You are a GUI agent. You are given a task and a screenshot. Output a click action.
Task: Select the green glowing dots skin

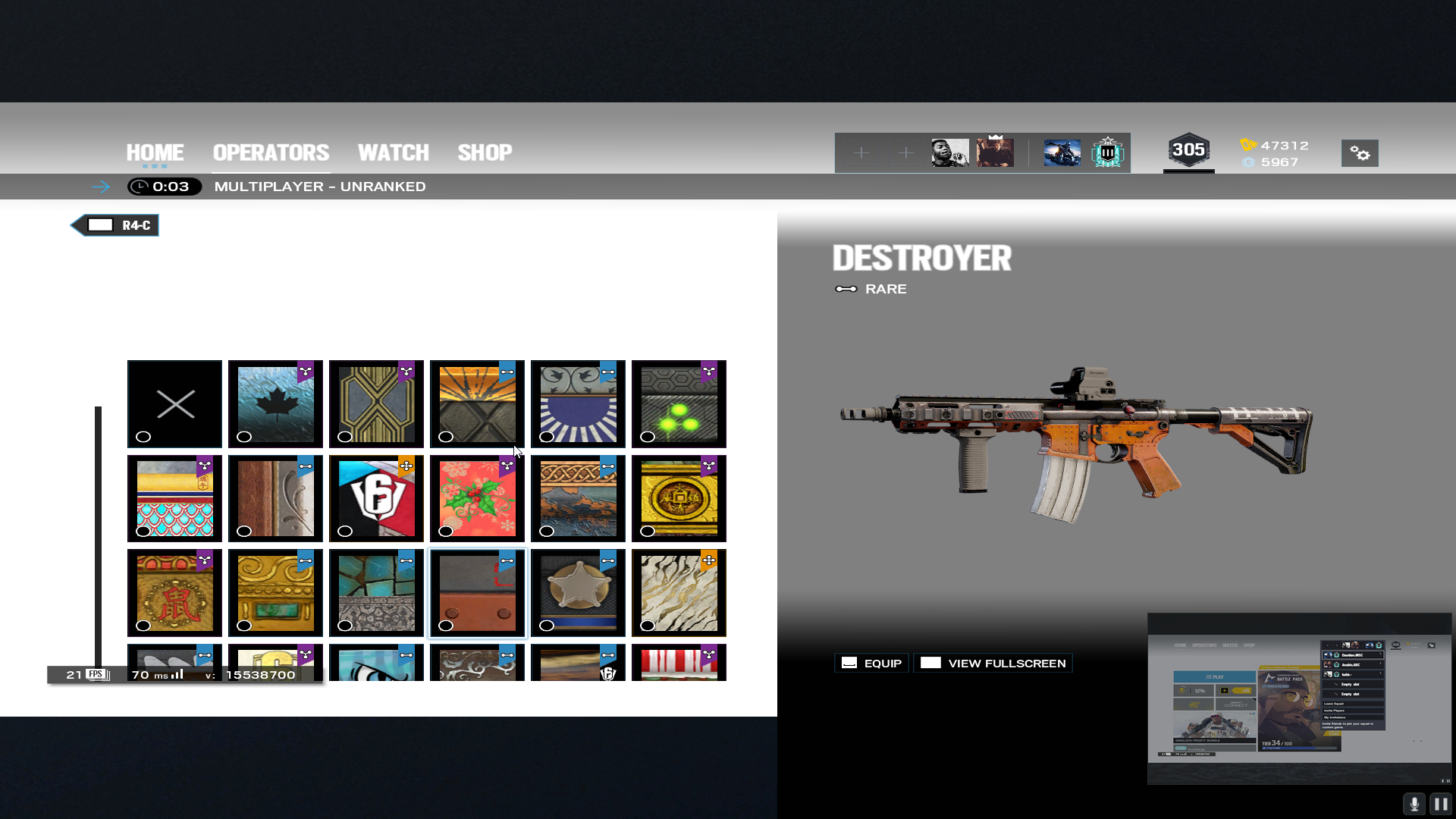pos(679,404)
